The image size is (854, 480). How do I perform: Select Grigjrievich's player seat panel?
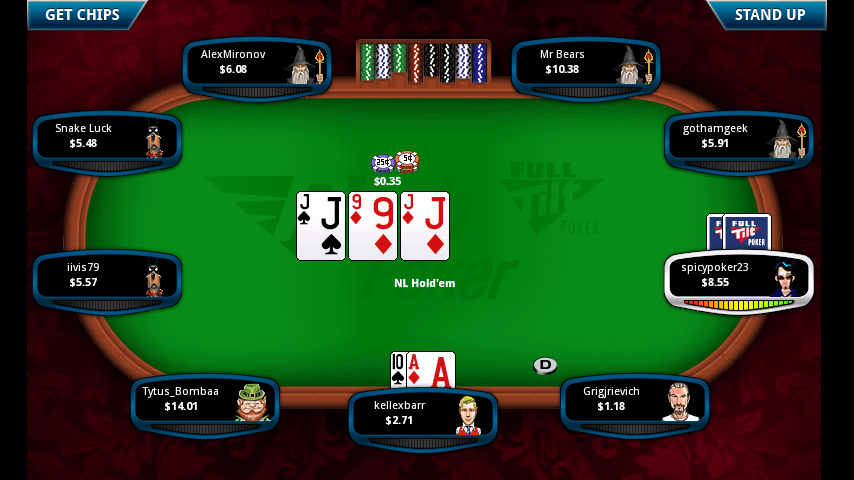pyautogui.click(x=635, y=401)
